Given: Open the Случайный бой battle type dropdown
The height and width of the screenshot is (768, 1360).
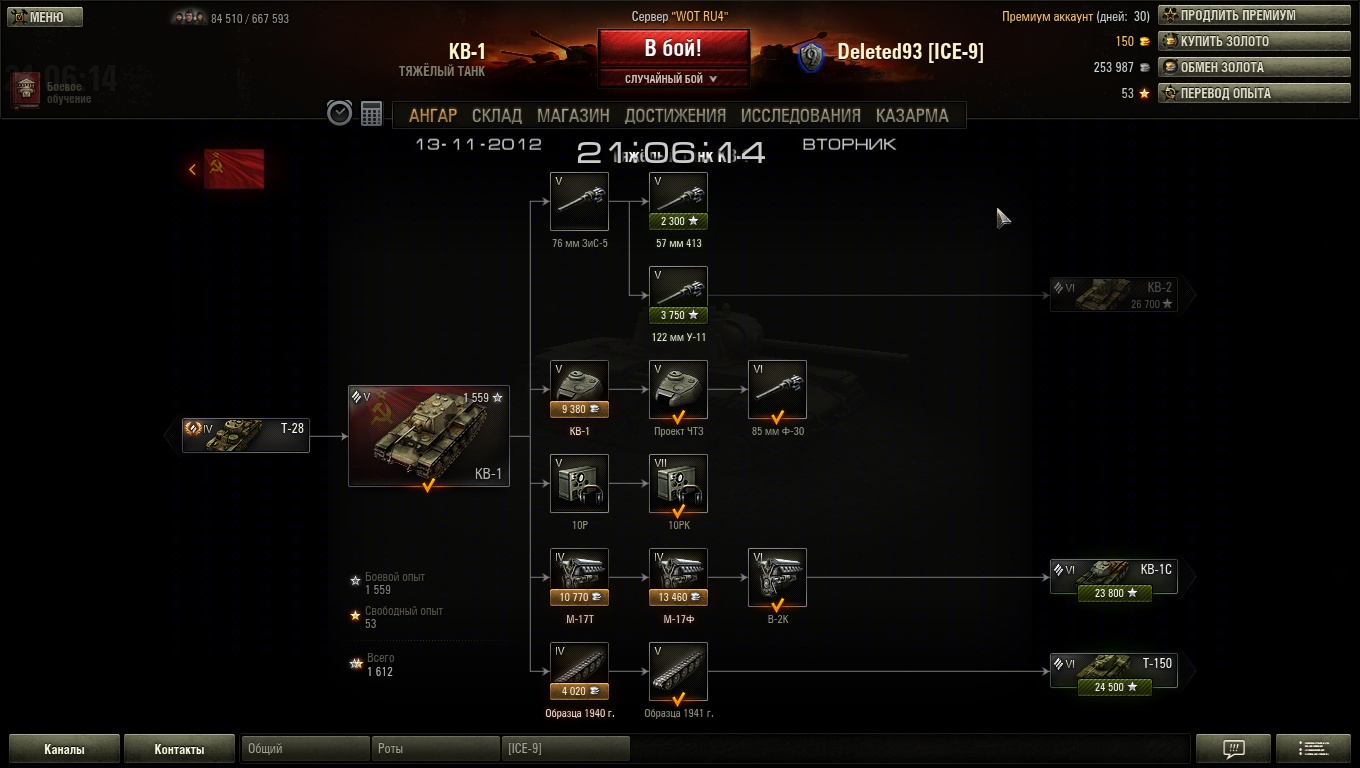Looking at the screenshot, I should tap(673, 79).
